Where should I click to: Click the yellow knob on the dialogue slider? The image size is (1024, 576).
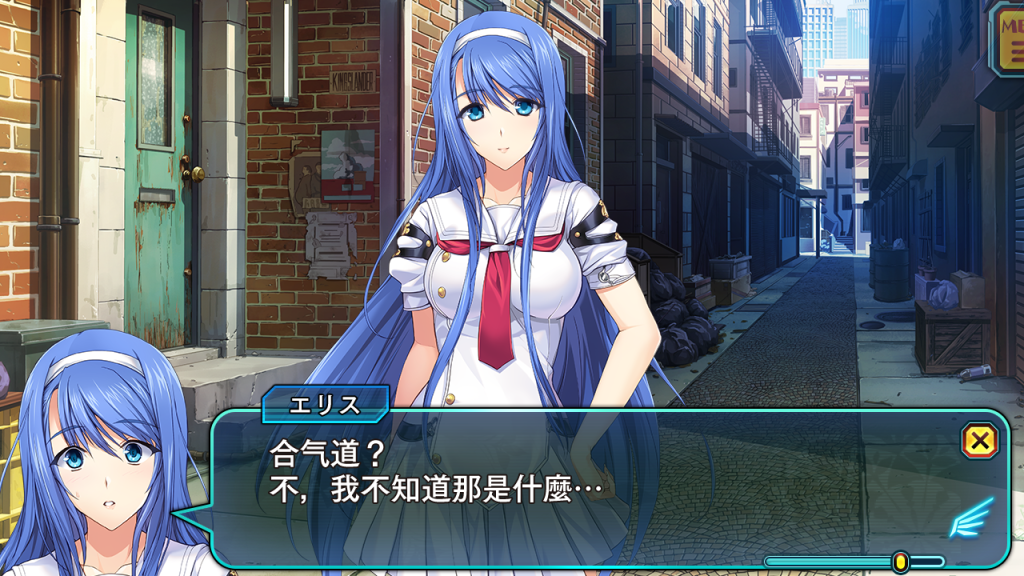click(x=900, y=561)
